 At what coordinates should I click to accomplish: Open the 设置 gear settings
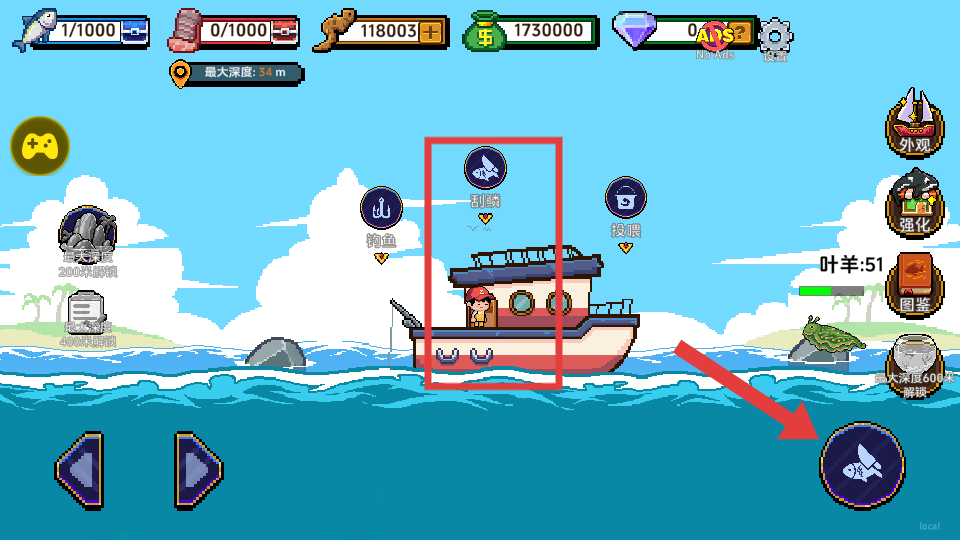tap(775, 38)
